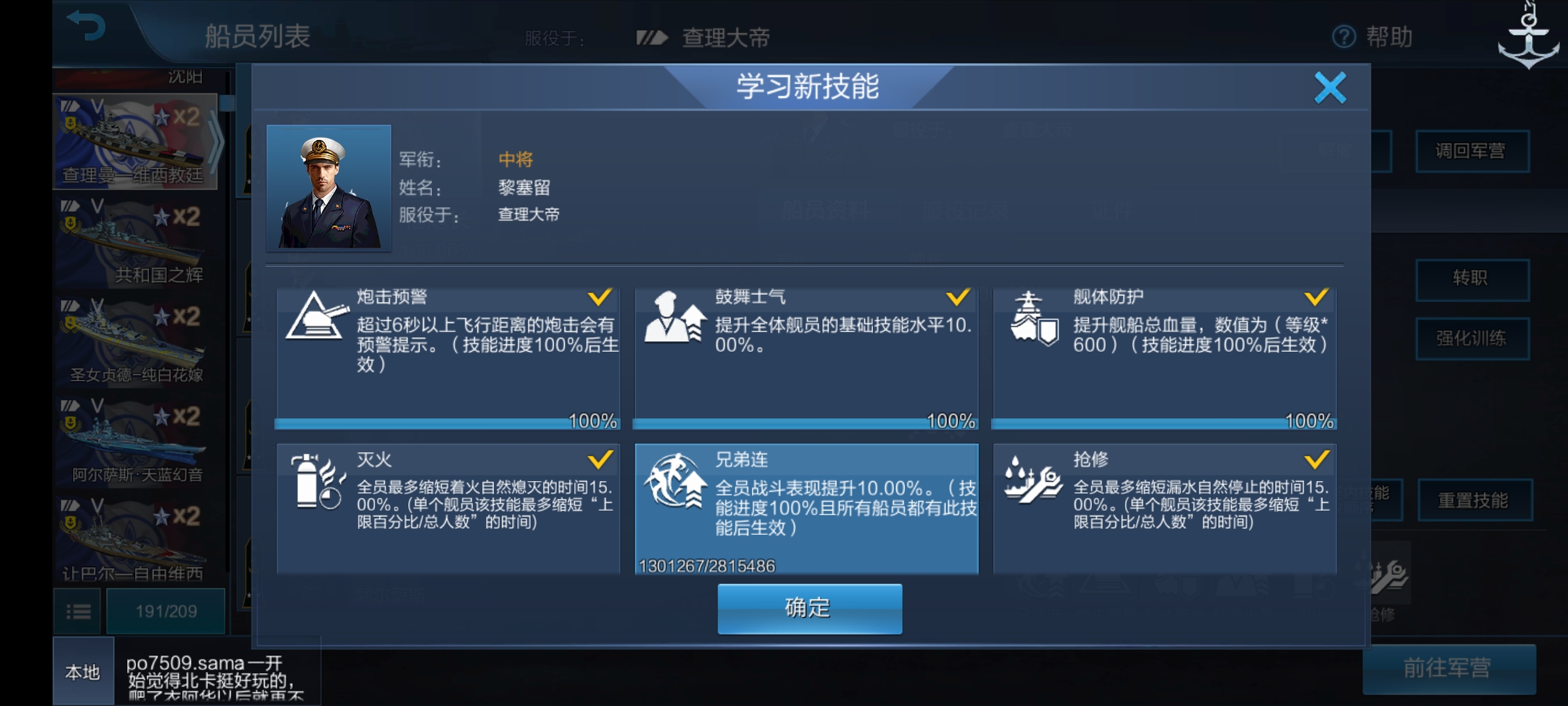Expand the ship list via the chevron arrow

[x=216, y=144]
